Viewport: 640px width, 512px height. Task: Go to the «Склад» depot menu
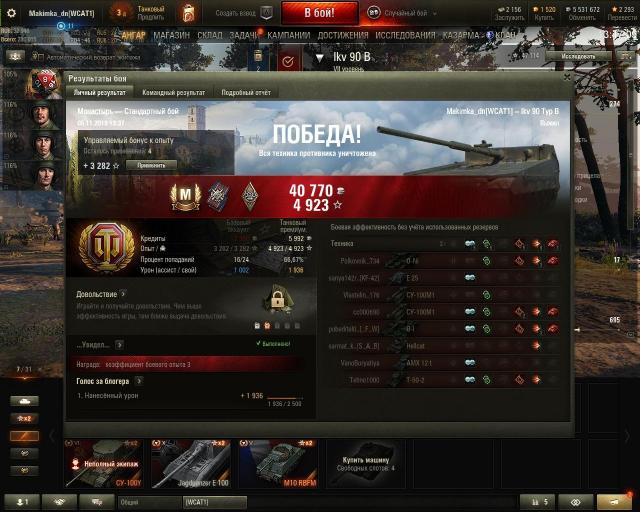coord(210,34)
